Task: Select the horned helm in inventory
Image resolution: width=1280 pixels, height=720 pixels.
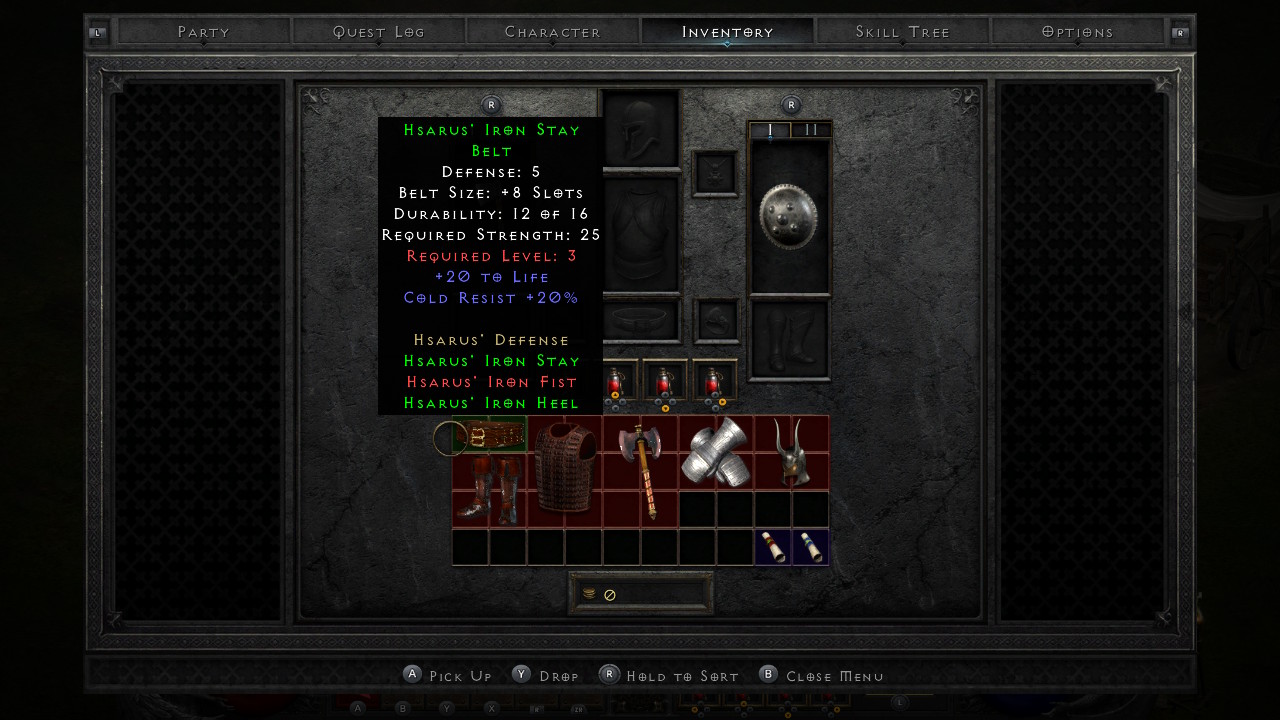Action: pos(791,453)
